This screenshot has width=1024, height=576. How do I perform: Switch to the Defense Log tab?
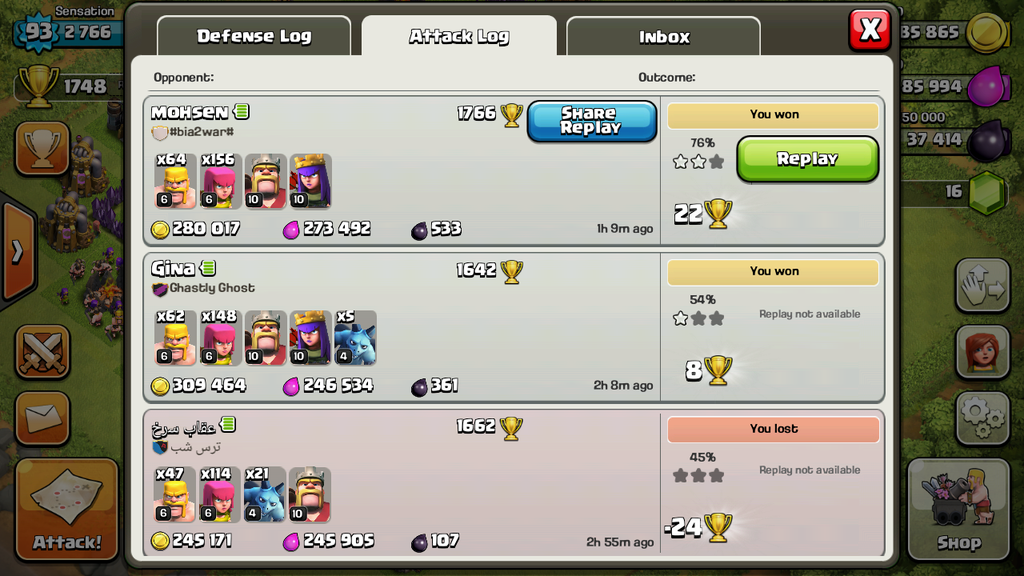[254, 36]
